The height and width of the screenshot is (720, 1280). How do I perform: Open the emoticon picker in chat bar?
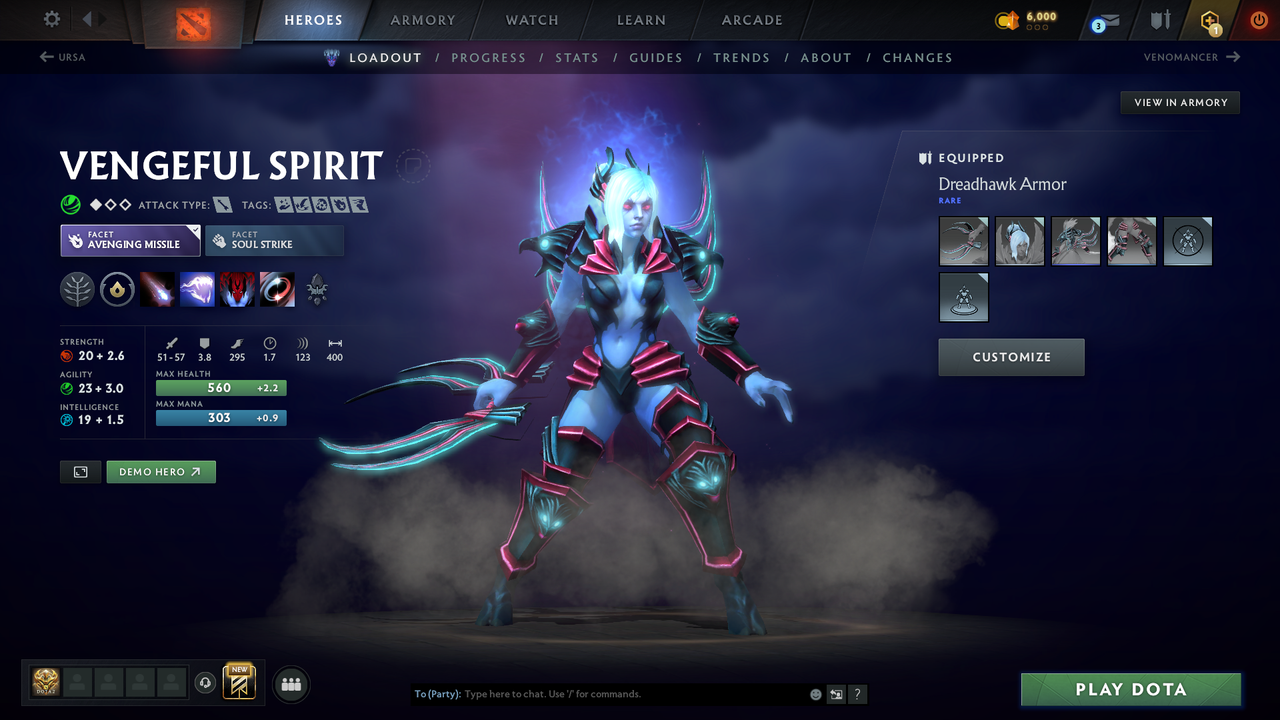pyautogui.click(x=815, y=693)
